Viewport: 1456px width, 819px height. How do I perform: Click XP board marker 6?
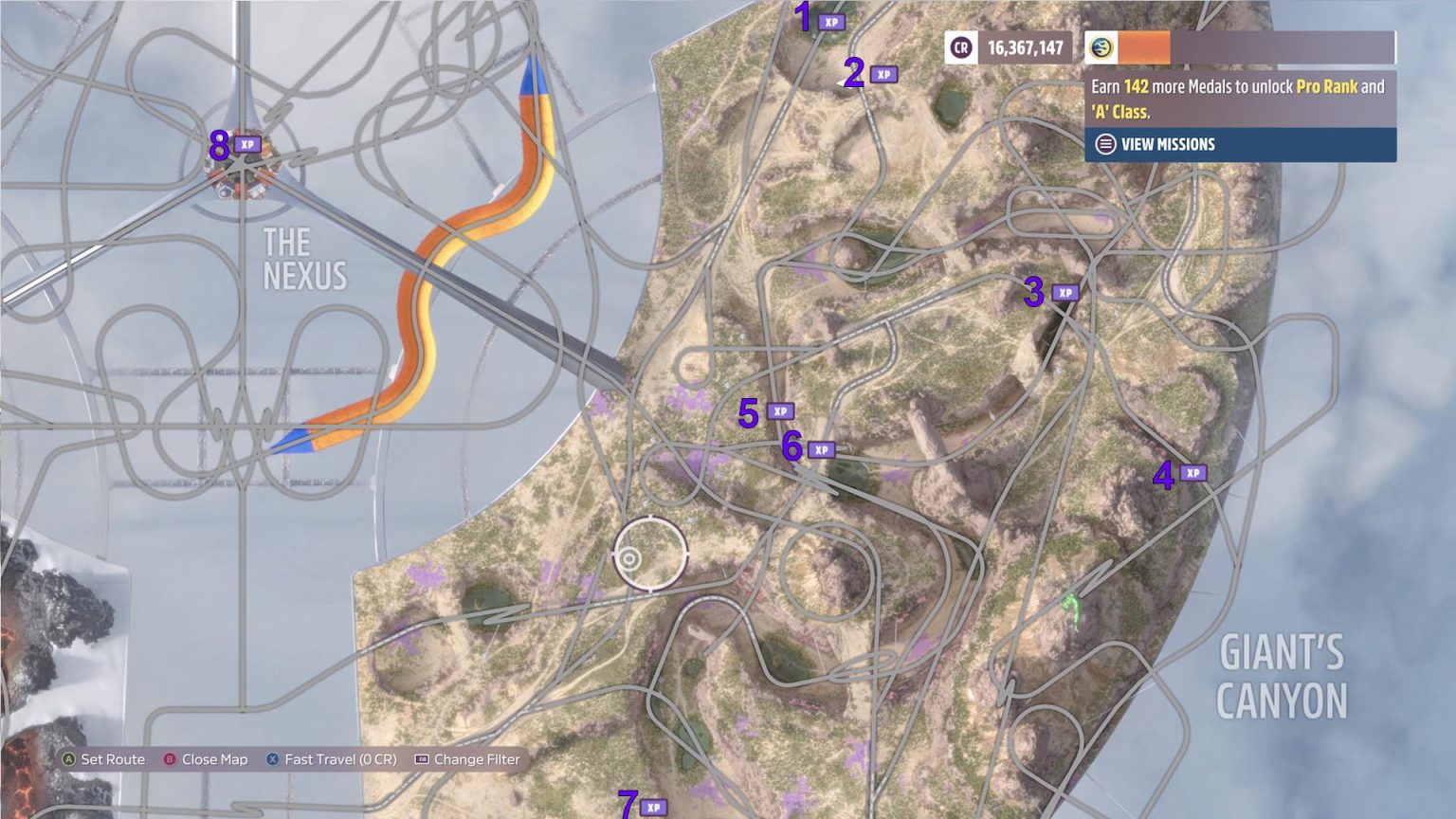click(823, 448)
